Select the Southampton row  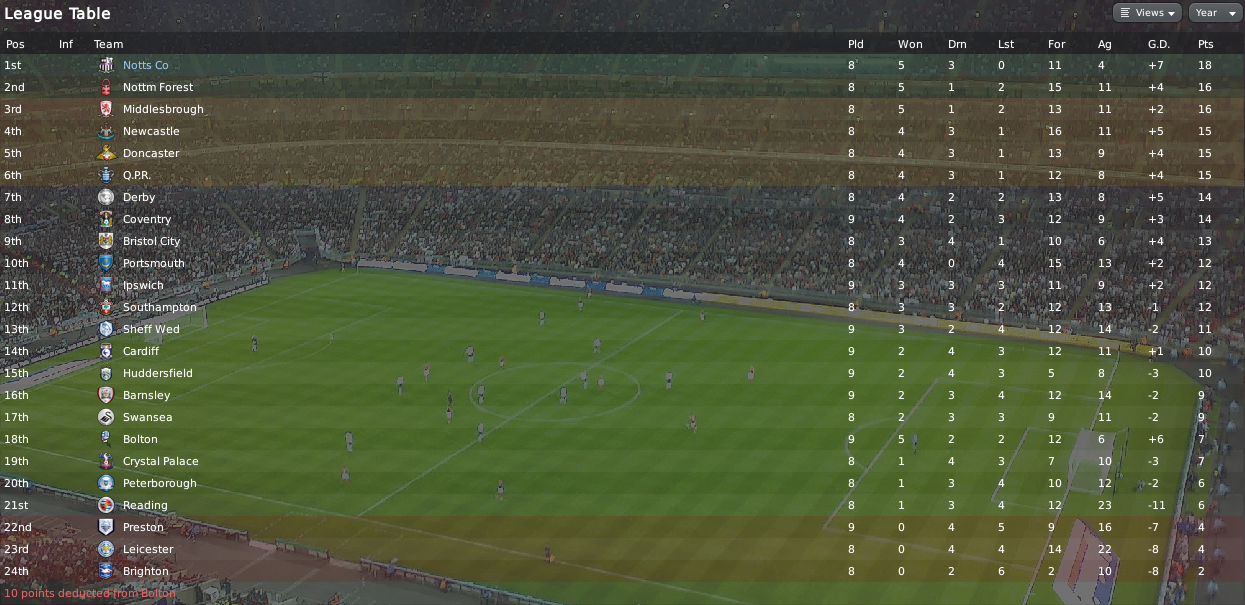pos(160,307)
